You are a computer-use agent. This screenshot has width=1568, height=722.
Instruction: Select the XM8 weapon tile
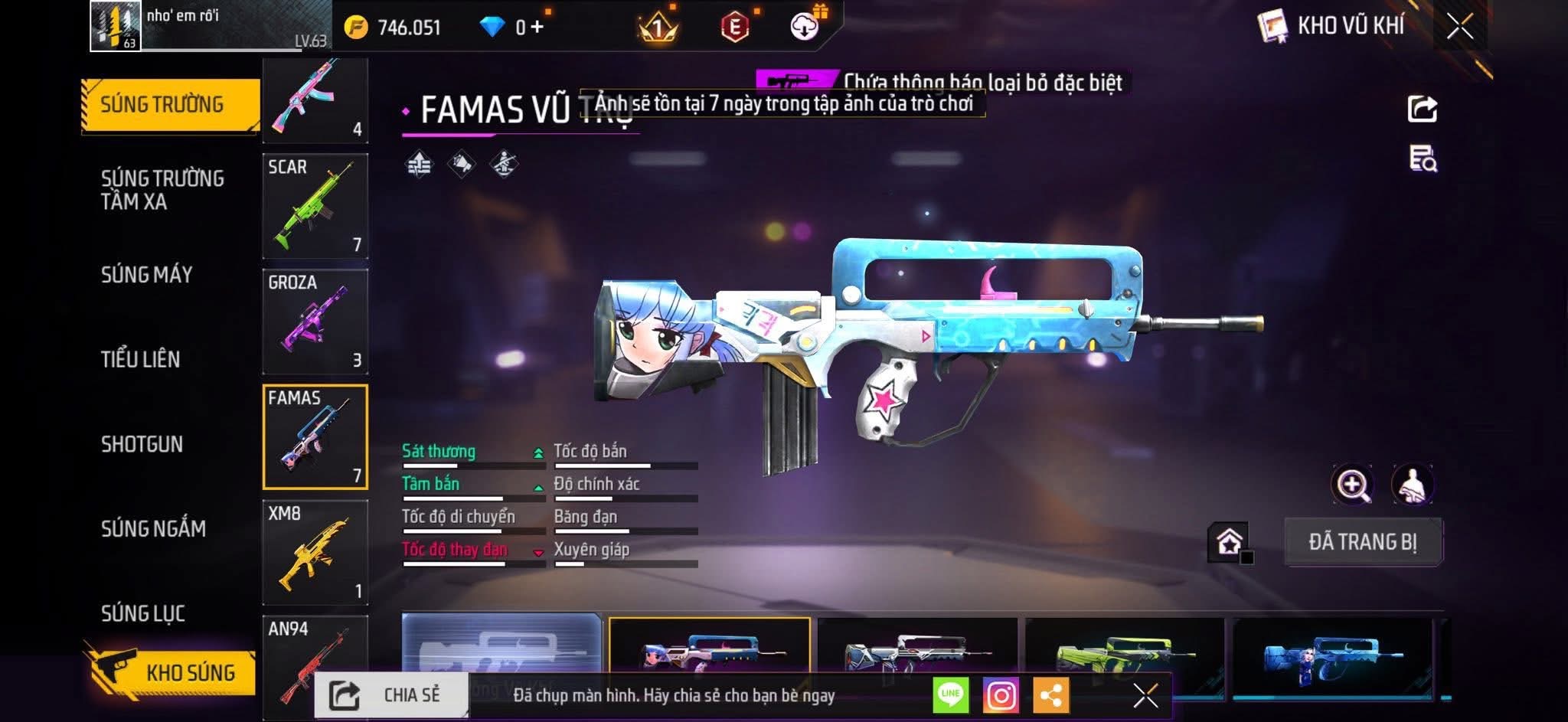315,552
